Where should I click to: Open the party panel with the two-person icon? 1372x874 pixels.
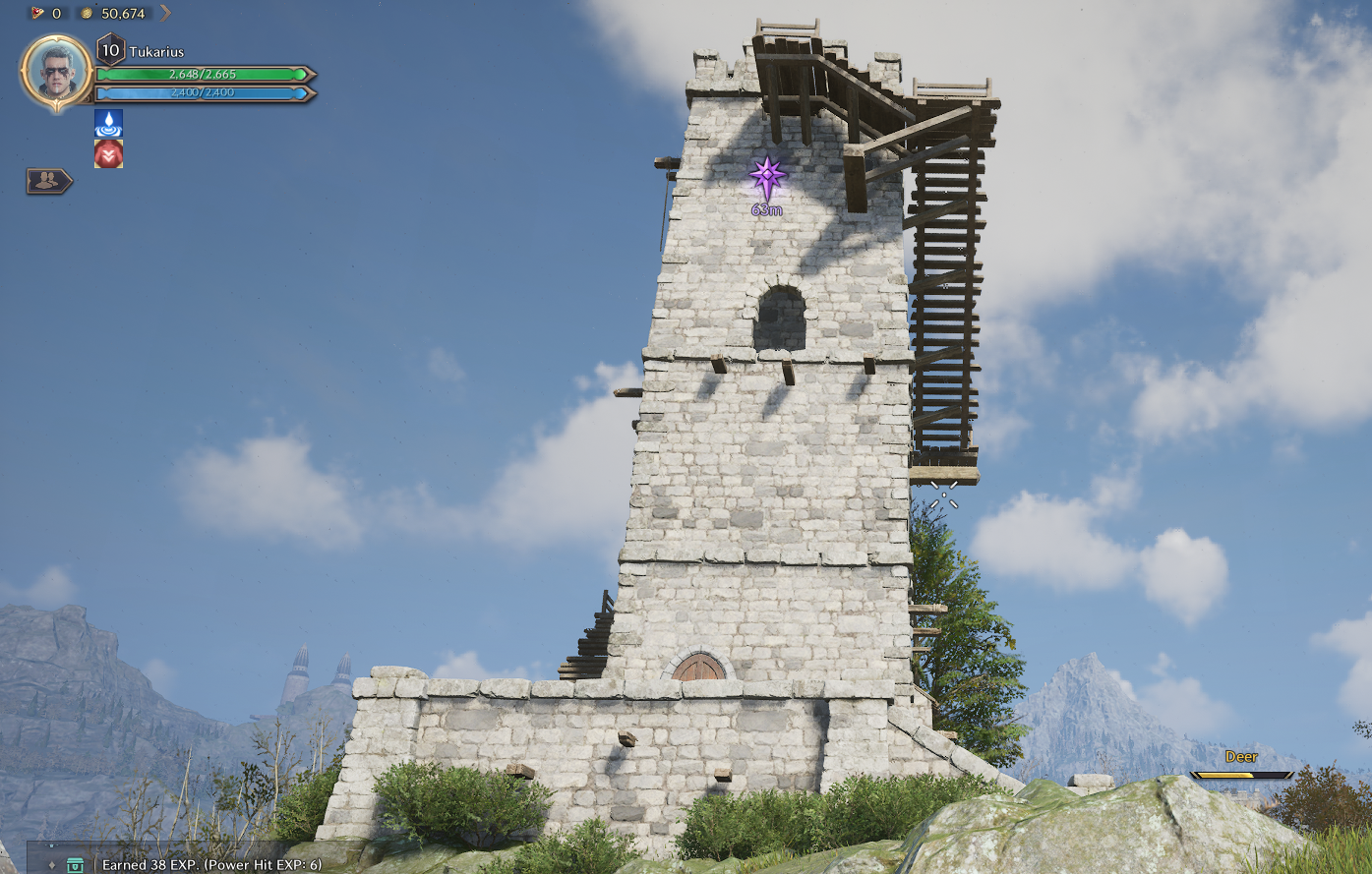47,180
